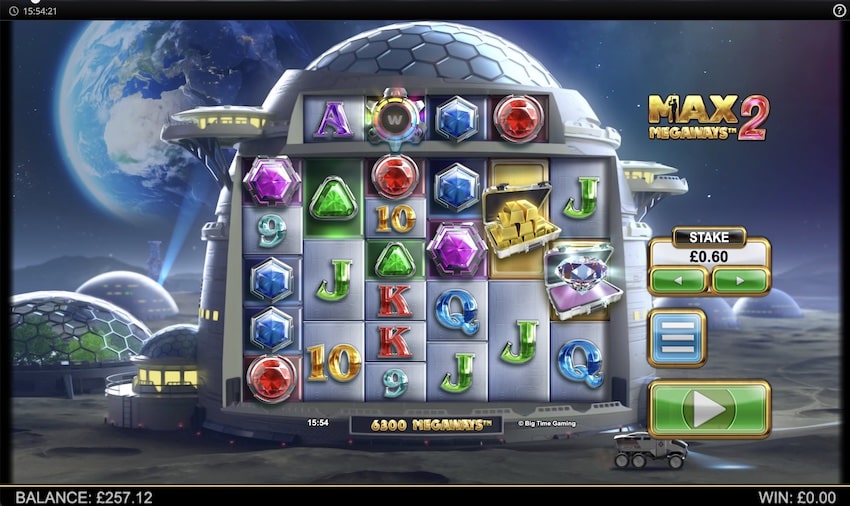
Task: Spin the reels with the green play button
Action: [708, 408]
